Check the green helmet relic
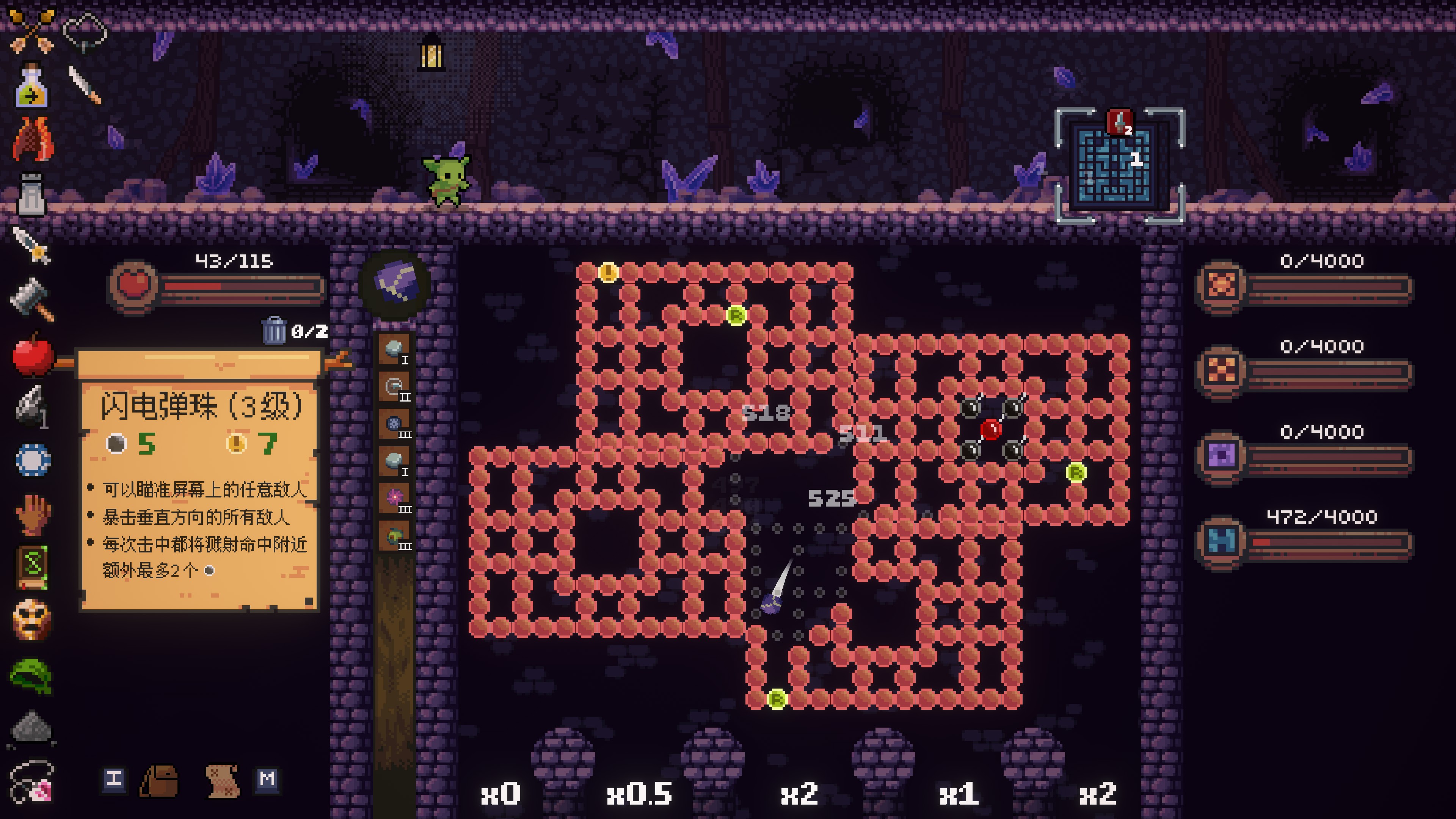Screen dimensions: 1456x819 (31, 675)
